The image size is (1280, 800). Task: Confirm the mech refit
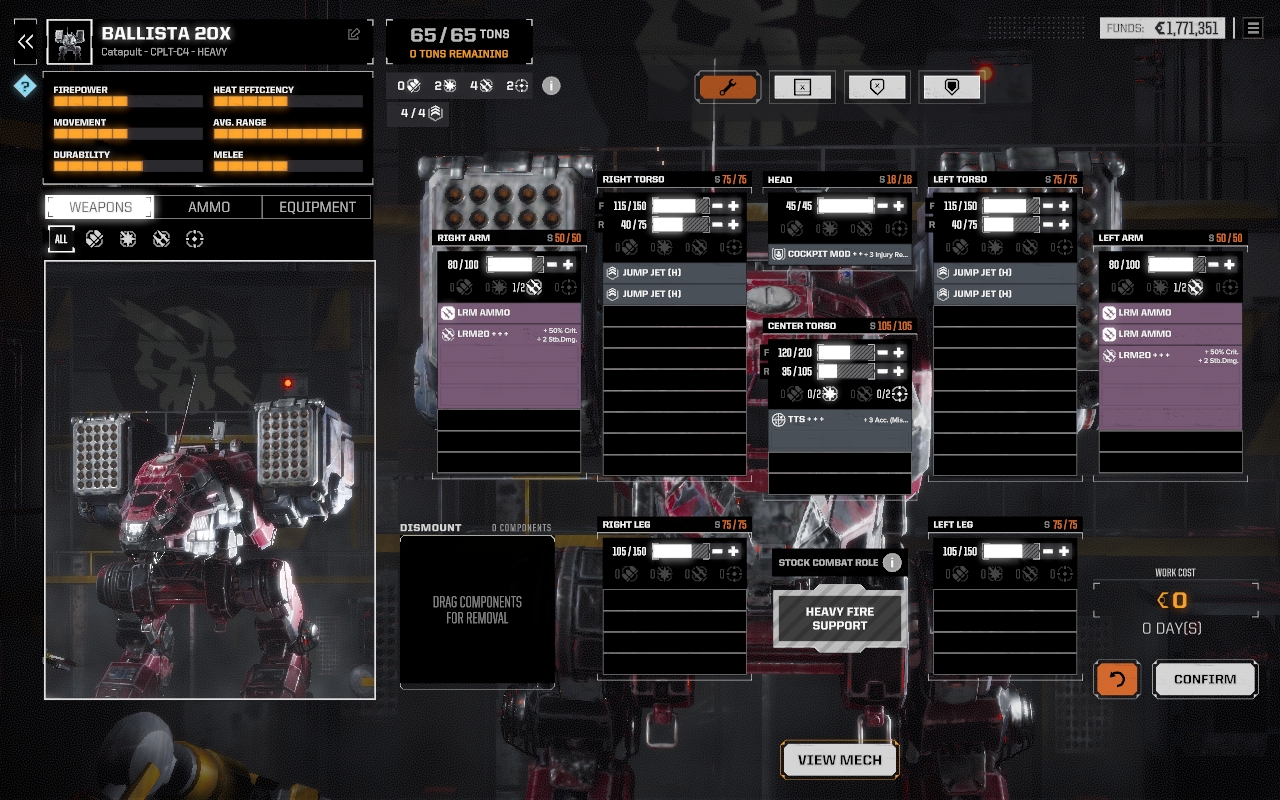coord(1204,679)
